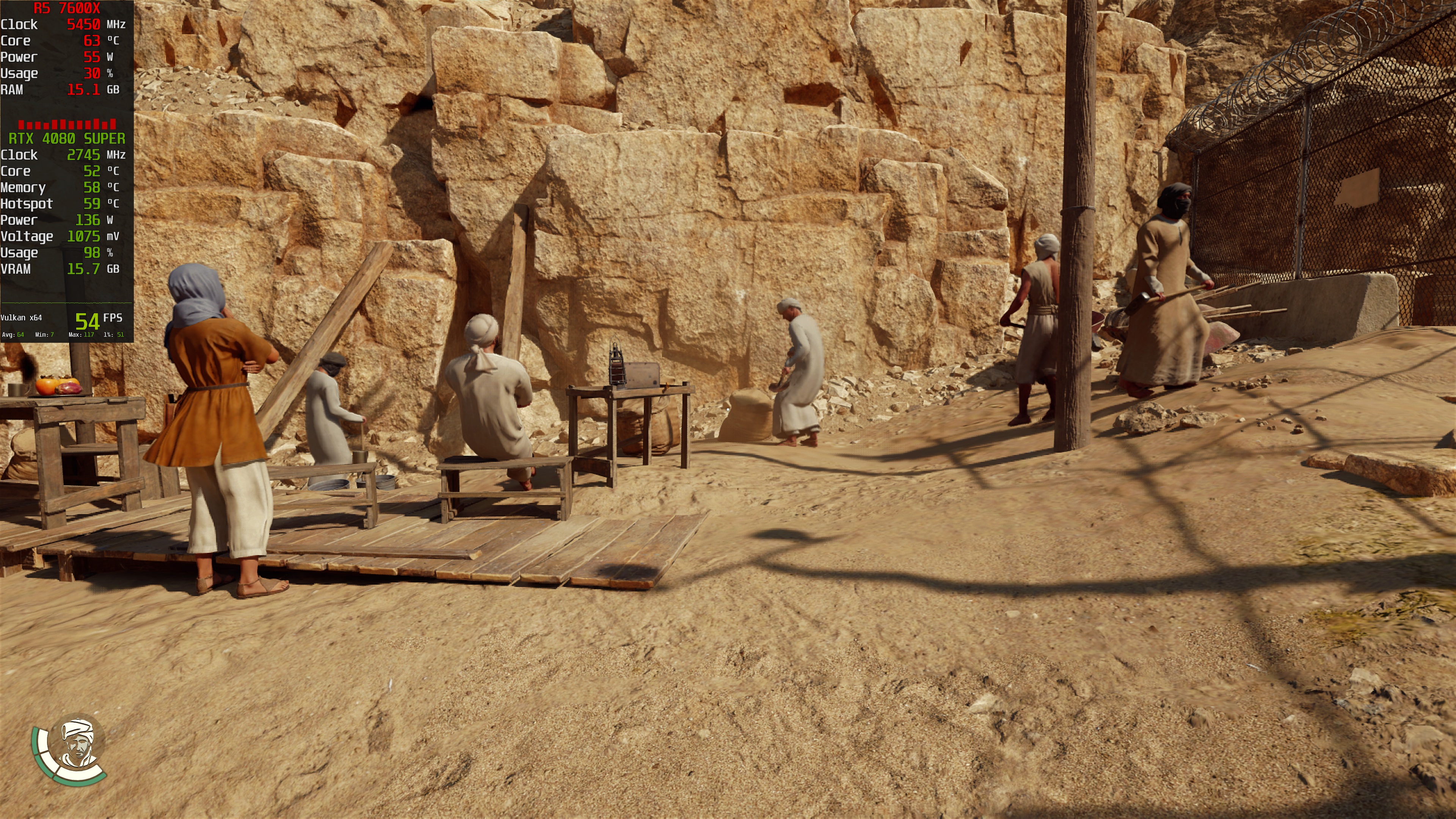
Task: Toggle the CPU Clock readout display
Action: pos(62,24)
